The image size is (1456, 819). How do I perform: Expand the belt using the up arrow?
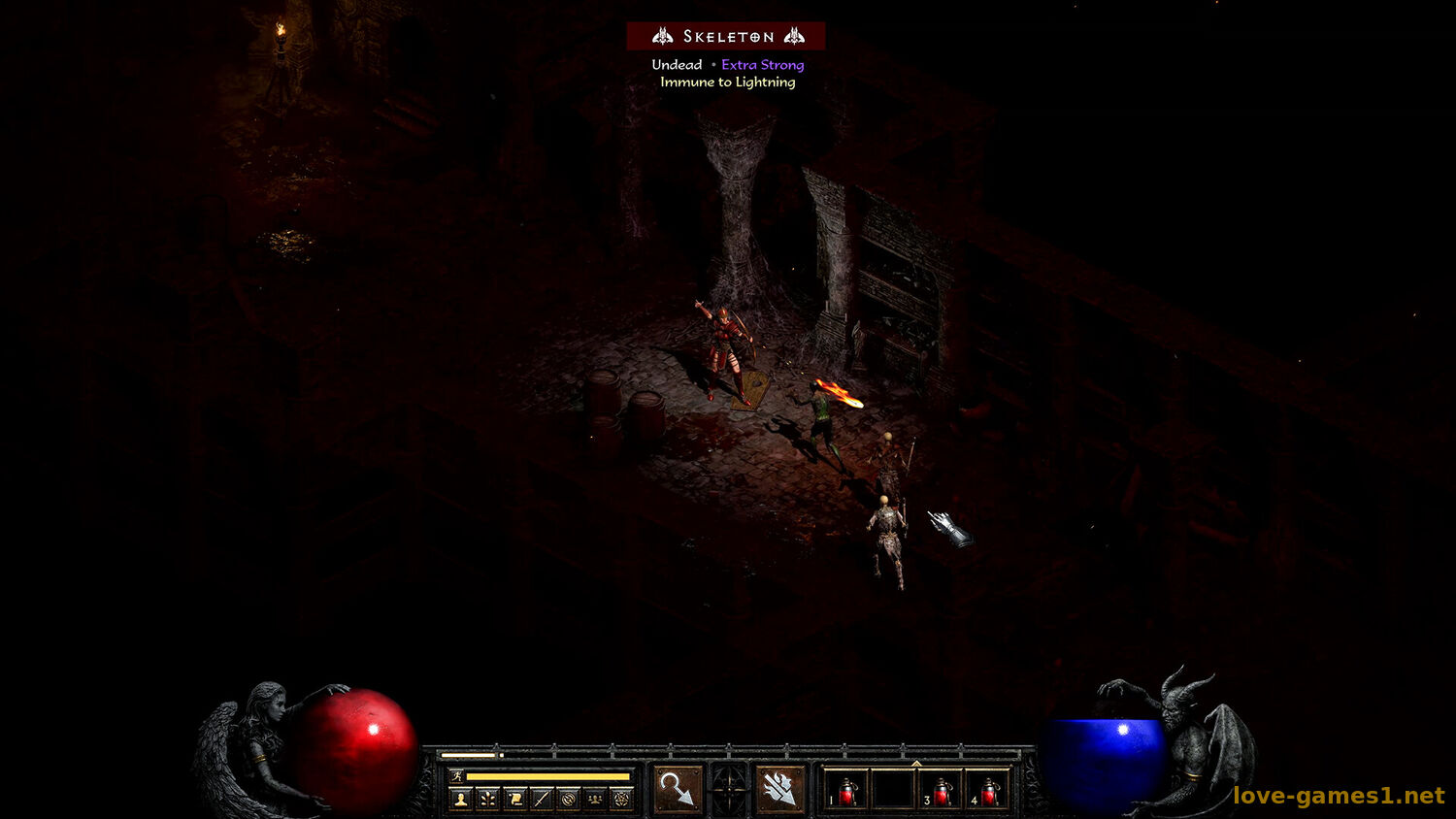tap(916, 764)
